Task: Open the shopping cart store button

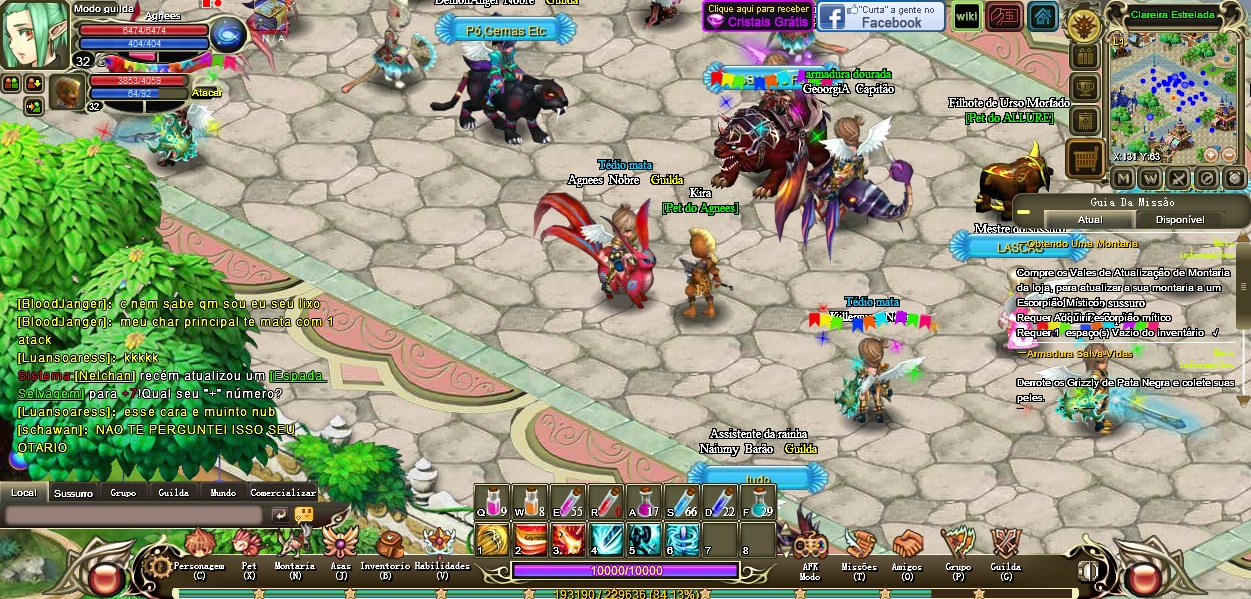Action: tap(1084, 158)
